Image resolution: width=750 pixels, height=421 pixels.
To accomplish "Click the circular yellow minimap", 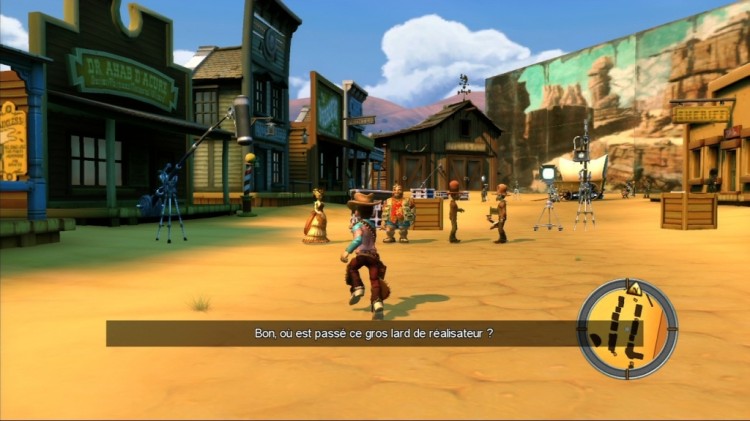I will pyautogui.click(x=627, y=329).
